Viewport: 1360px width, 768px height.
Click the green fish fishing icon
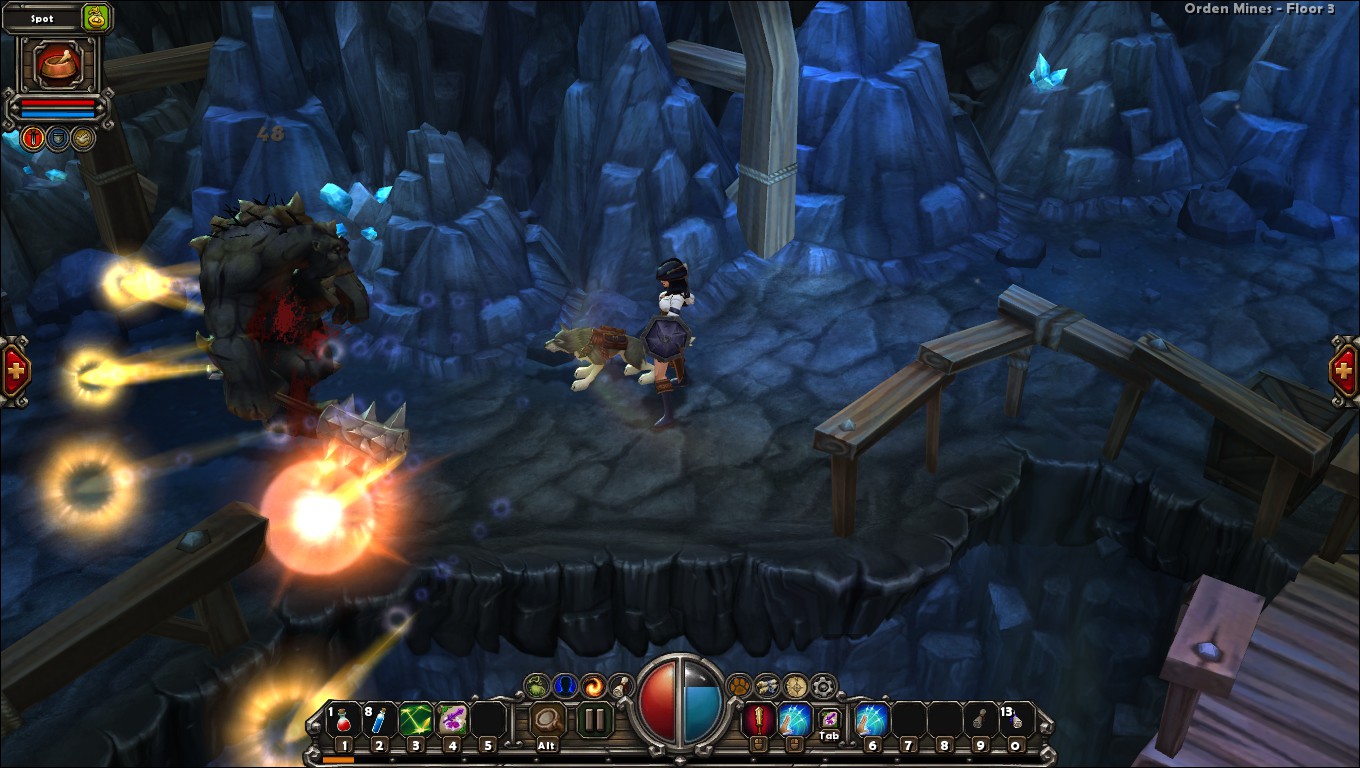point(535,685)
